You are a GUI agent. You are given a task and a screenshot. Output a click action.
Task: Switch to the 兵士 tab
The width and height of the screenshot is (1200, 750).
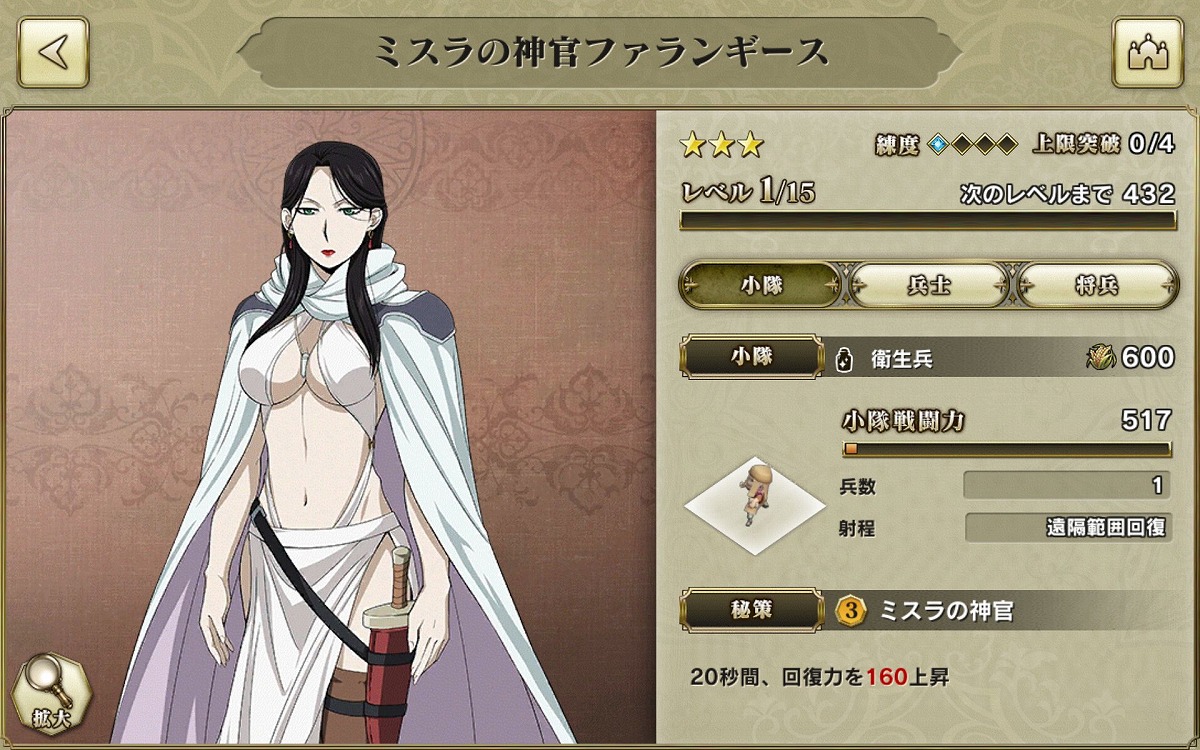tap(928, 285)
